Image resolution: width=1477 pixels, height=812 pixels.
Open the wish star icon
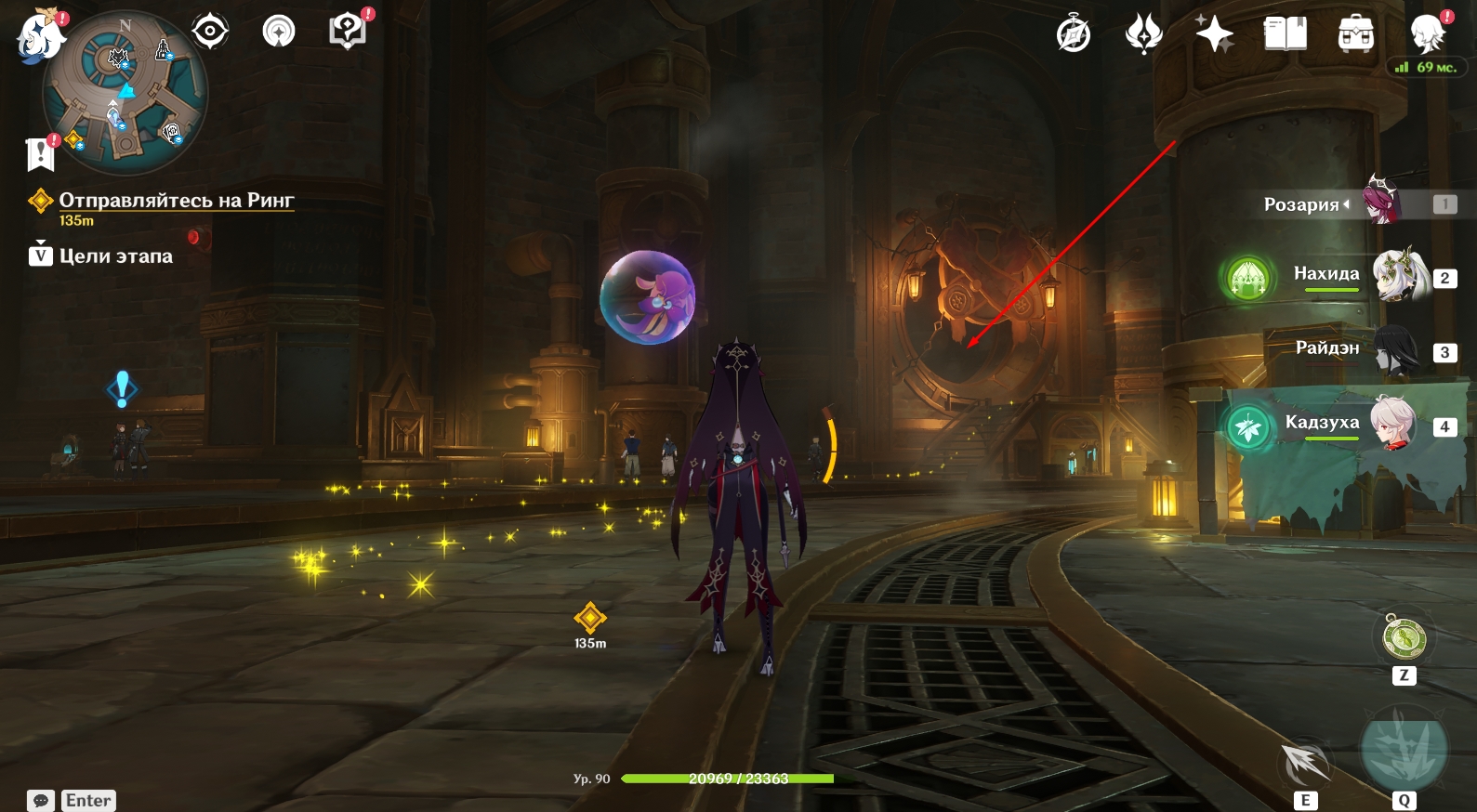(1214, 35)
